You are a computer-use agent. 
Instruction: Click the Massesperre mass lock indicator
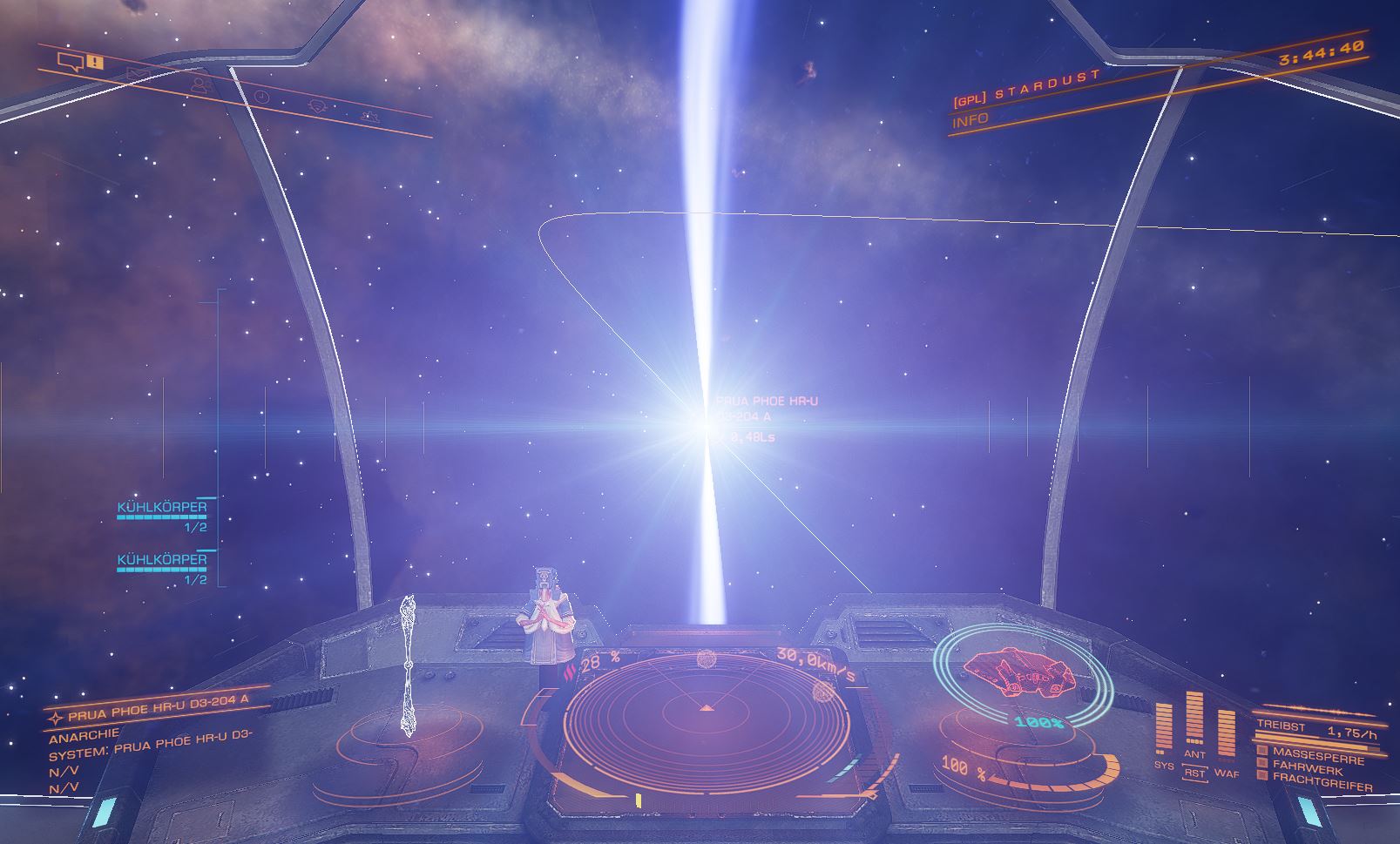click(1317, 753)
